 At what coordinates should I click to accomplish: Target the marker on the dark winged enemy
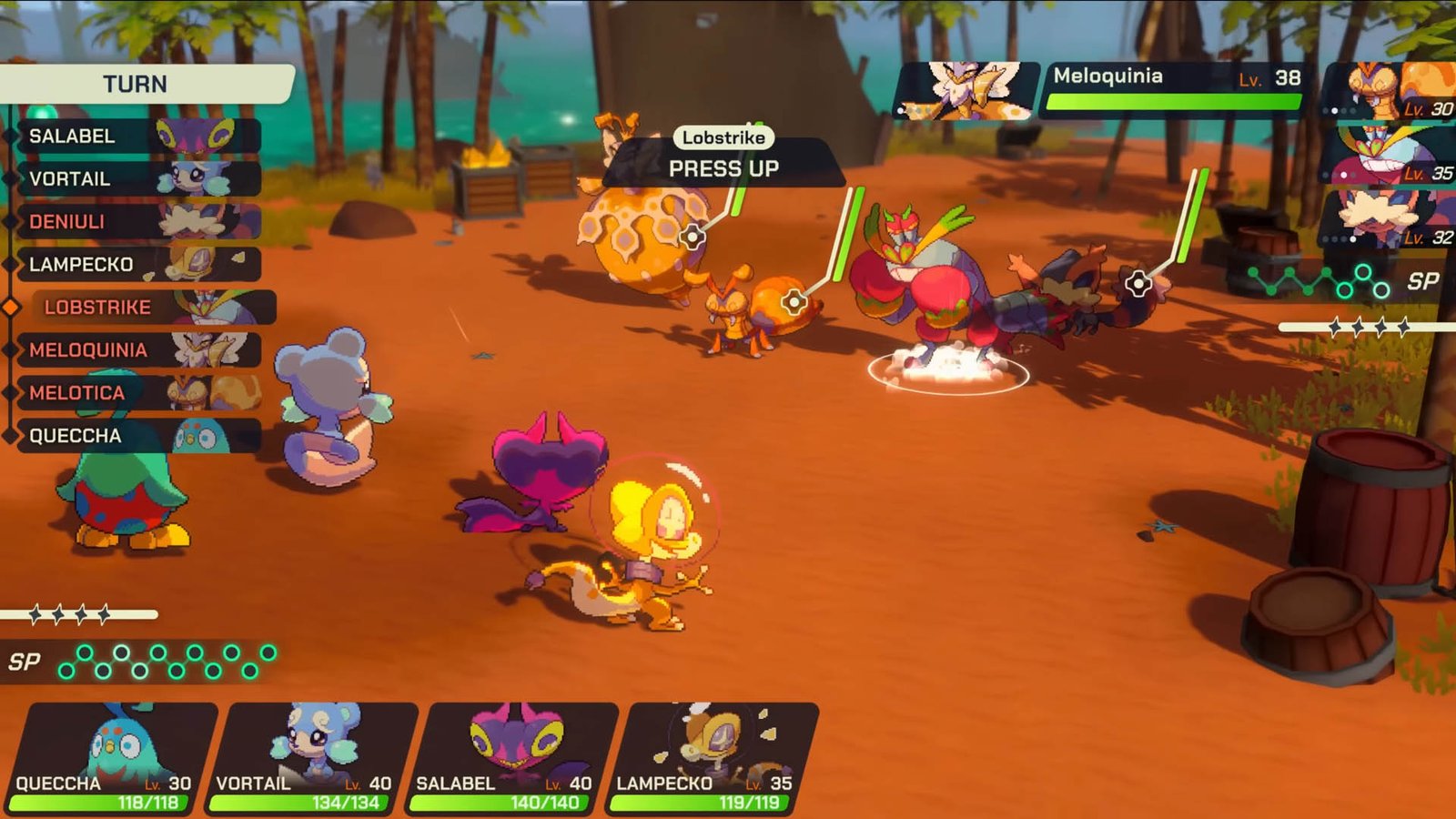click(1137, 284)
